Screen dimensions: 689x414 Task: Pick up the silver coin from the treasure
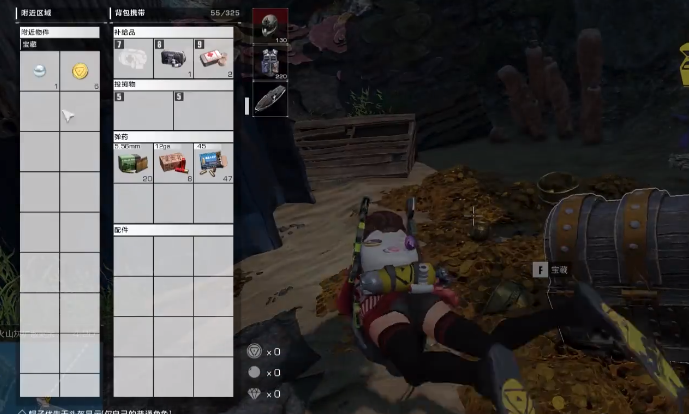pos(39,72)
